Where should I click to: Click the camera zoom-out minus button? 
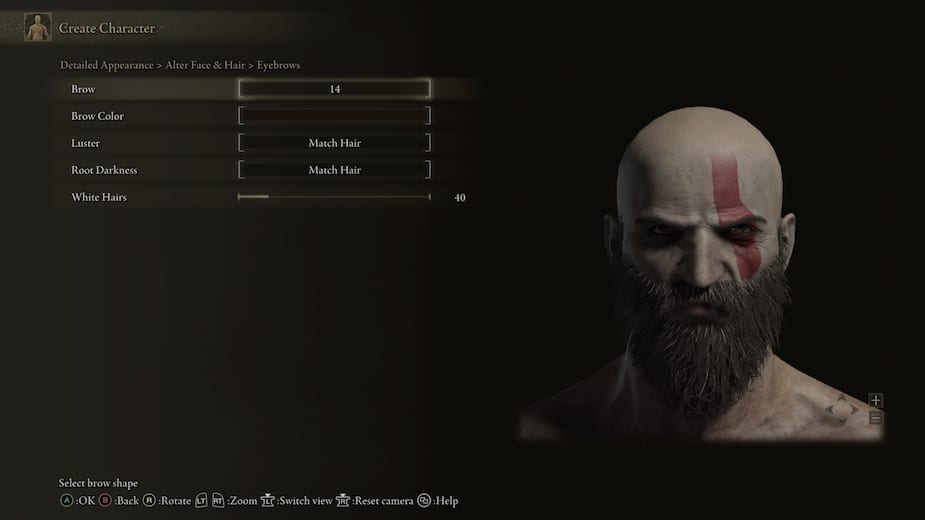(876, 418)
